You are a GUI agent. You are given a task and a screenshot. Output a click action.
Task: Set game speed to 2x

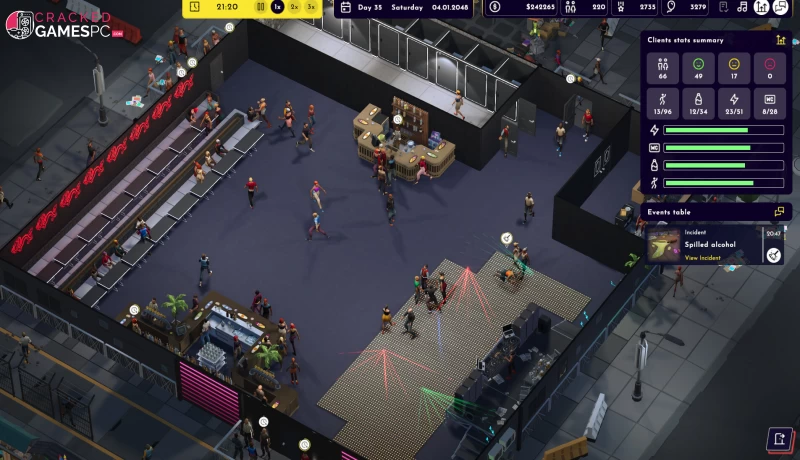pos(295,7)
